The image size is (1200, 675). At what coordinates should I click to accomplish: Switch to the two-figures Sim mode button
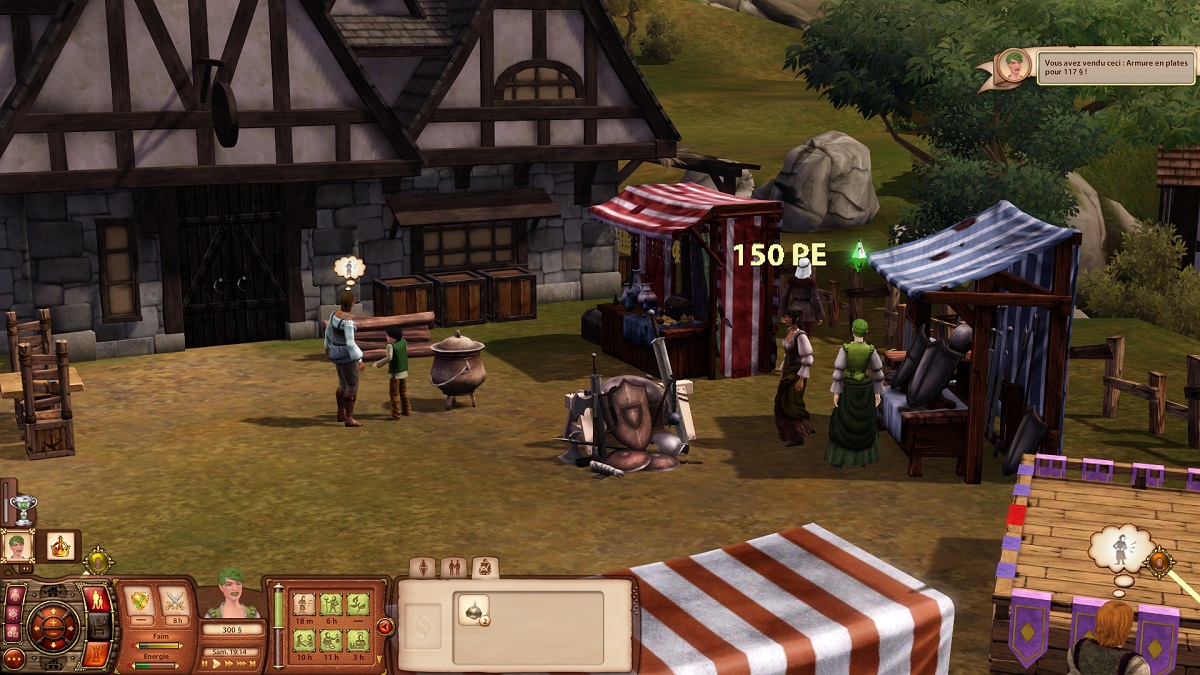click(x=98, y=600)
